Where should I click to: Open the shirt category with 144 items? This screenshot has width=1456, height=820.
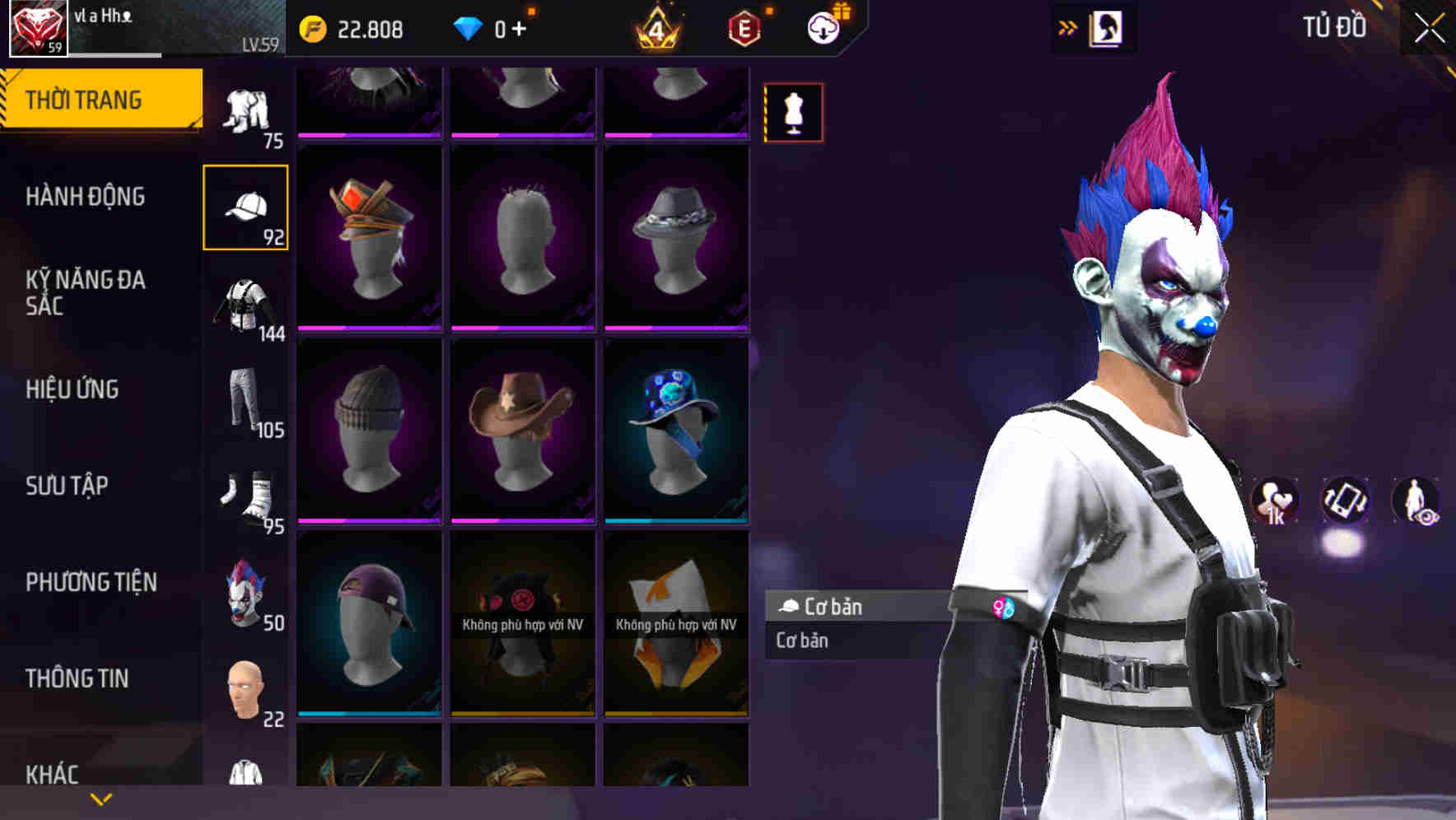click(246, 305)
